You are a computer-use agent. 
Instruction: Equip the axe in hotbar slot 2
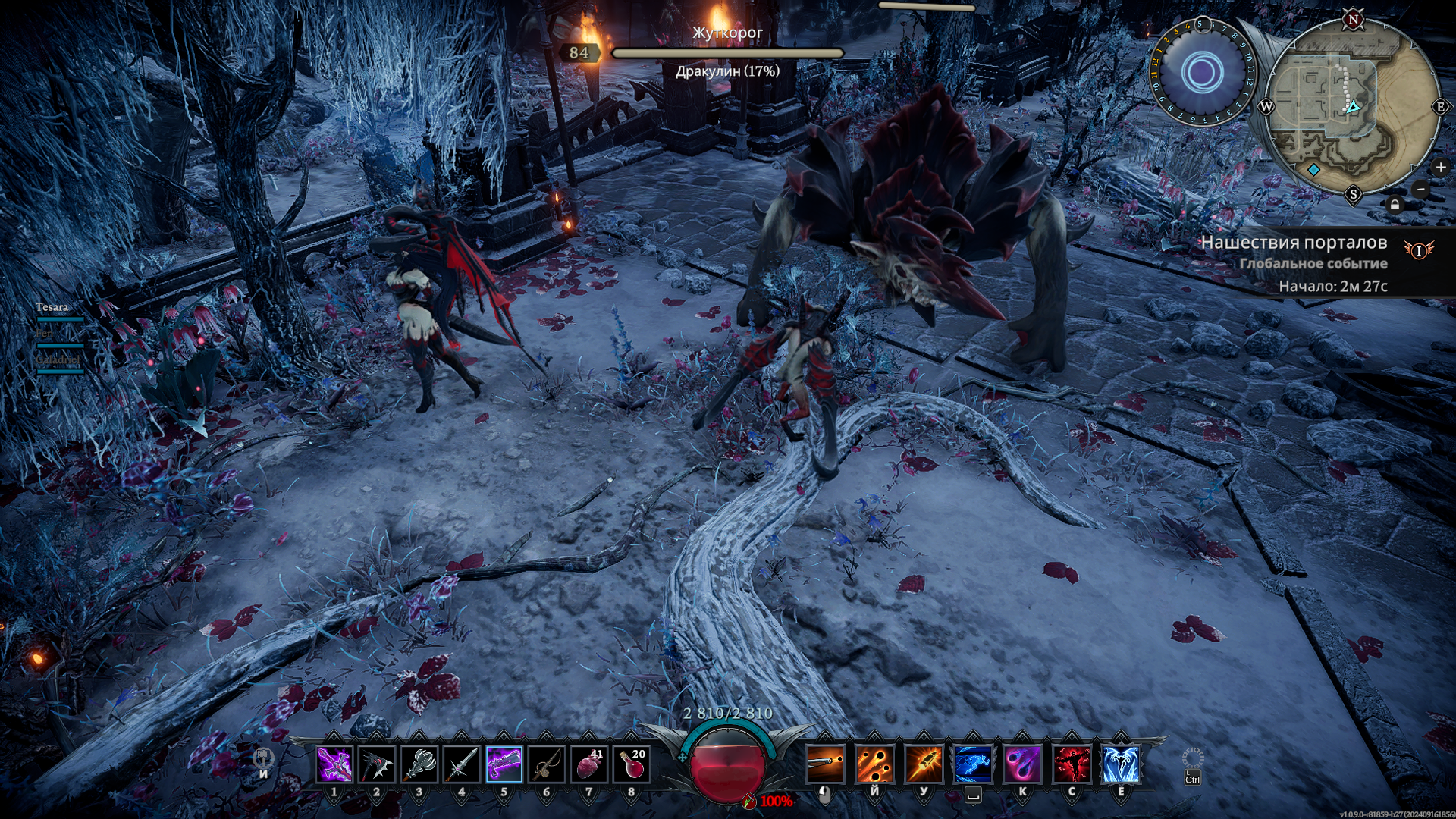(x=376, y=764)
